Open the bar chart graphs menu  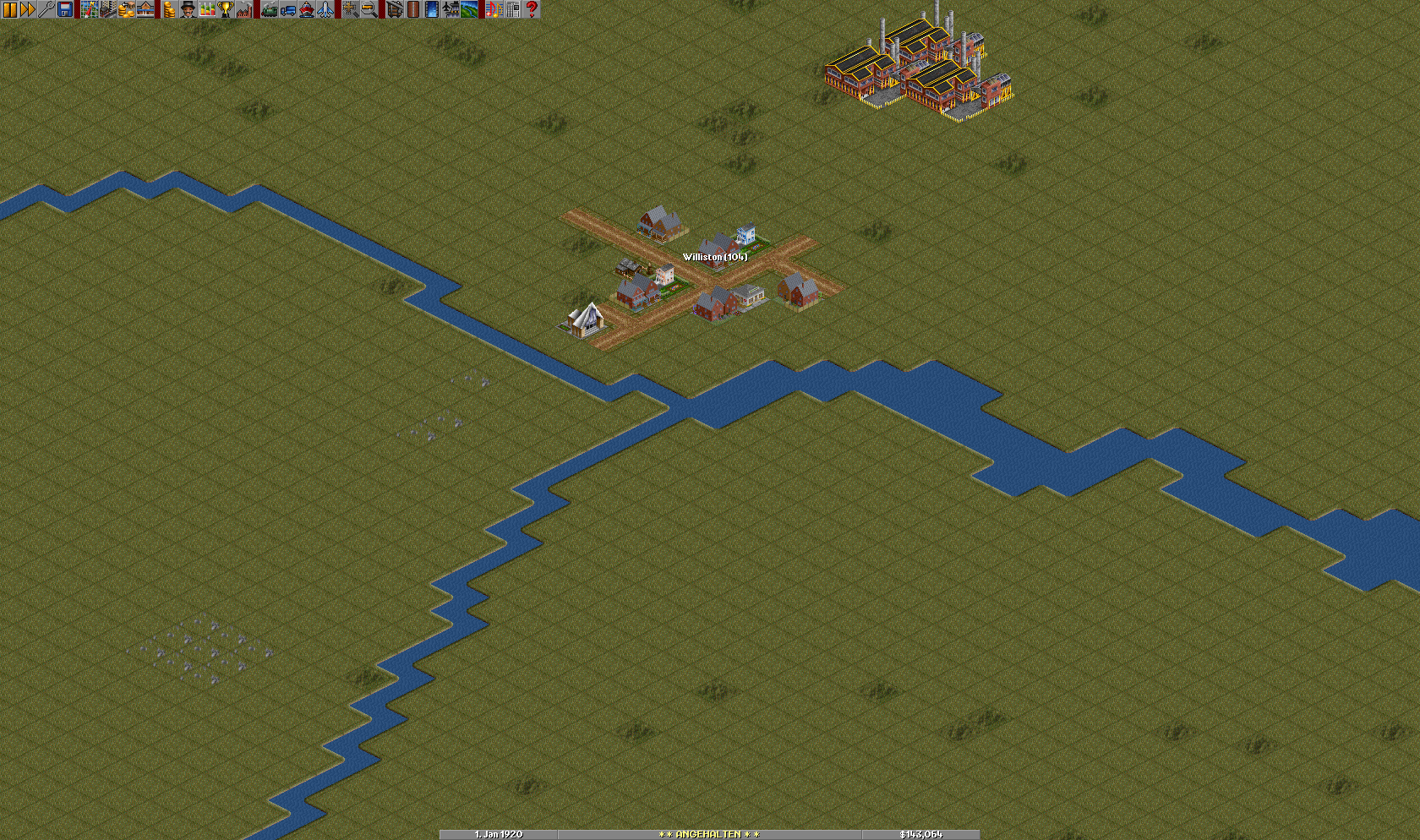(x=206, y=9)
